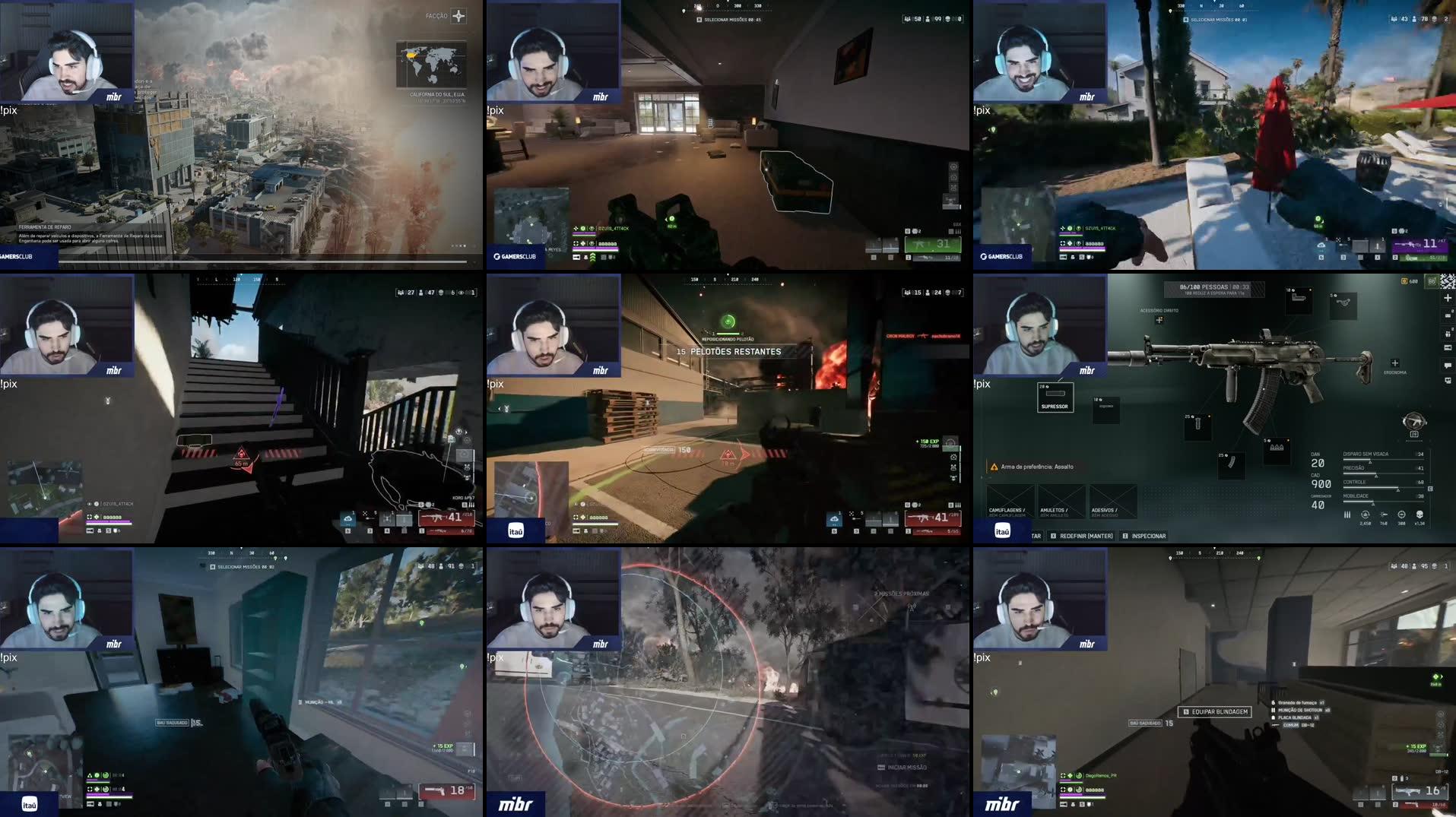Click the Itaú logo overlay

coord(1004,530)
